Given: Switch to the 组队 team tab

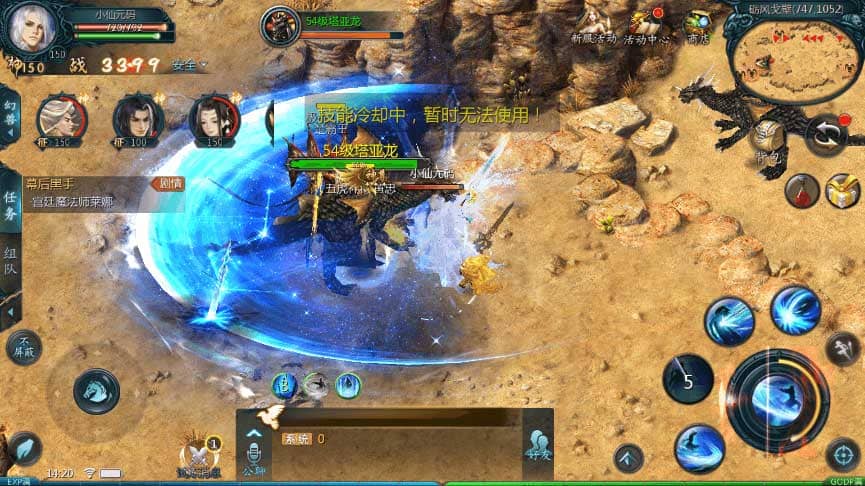Looking at the screenshot, I should point(10,263).
